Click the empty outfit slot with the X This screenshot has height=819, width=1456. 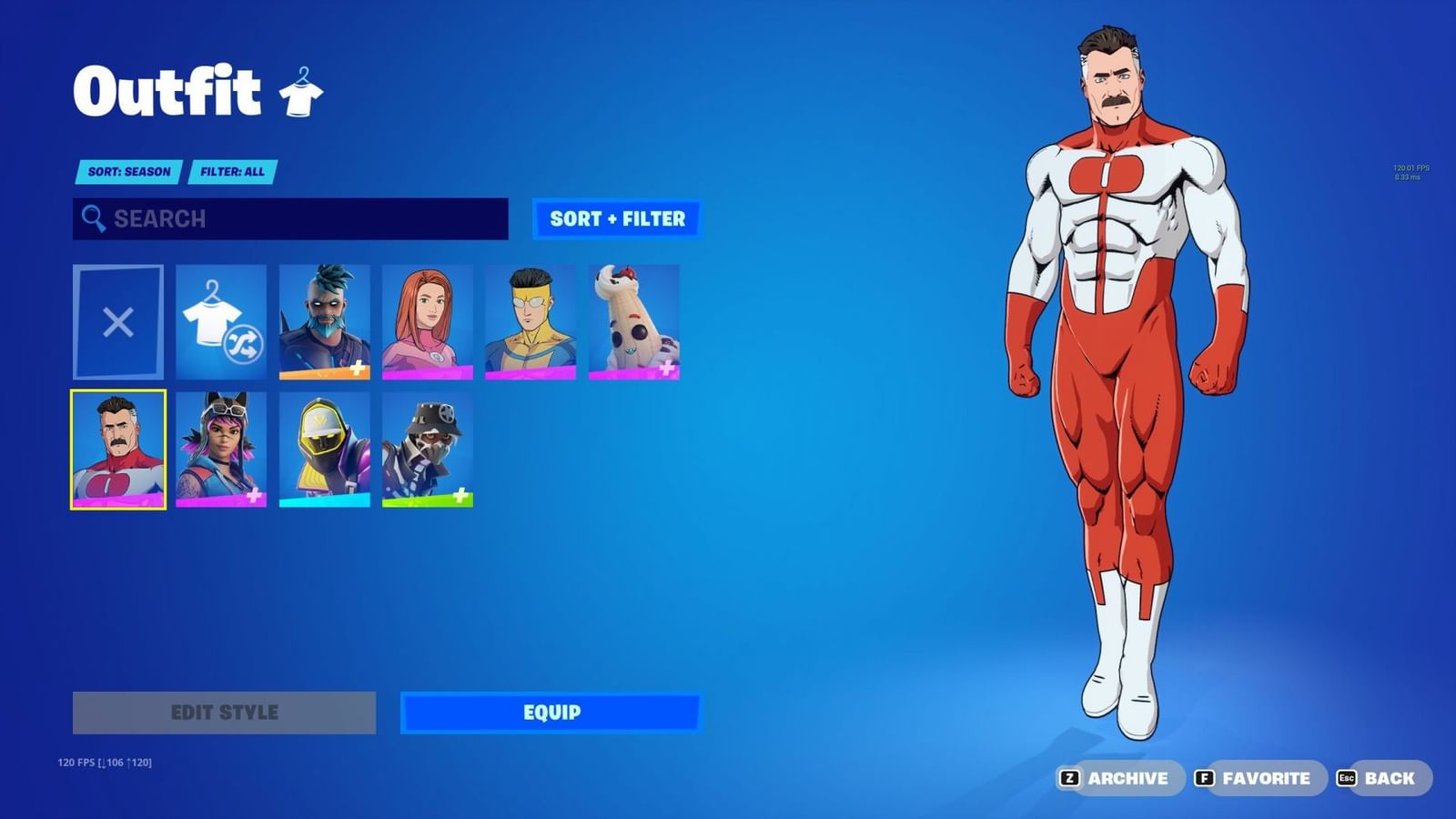pos(116,320)
